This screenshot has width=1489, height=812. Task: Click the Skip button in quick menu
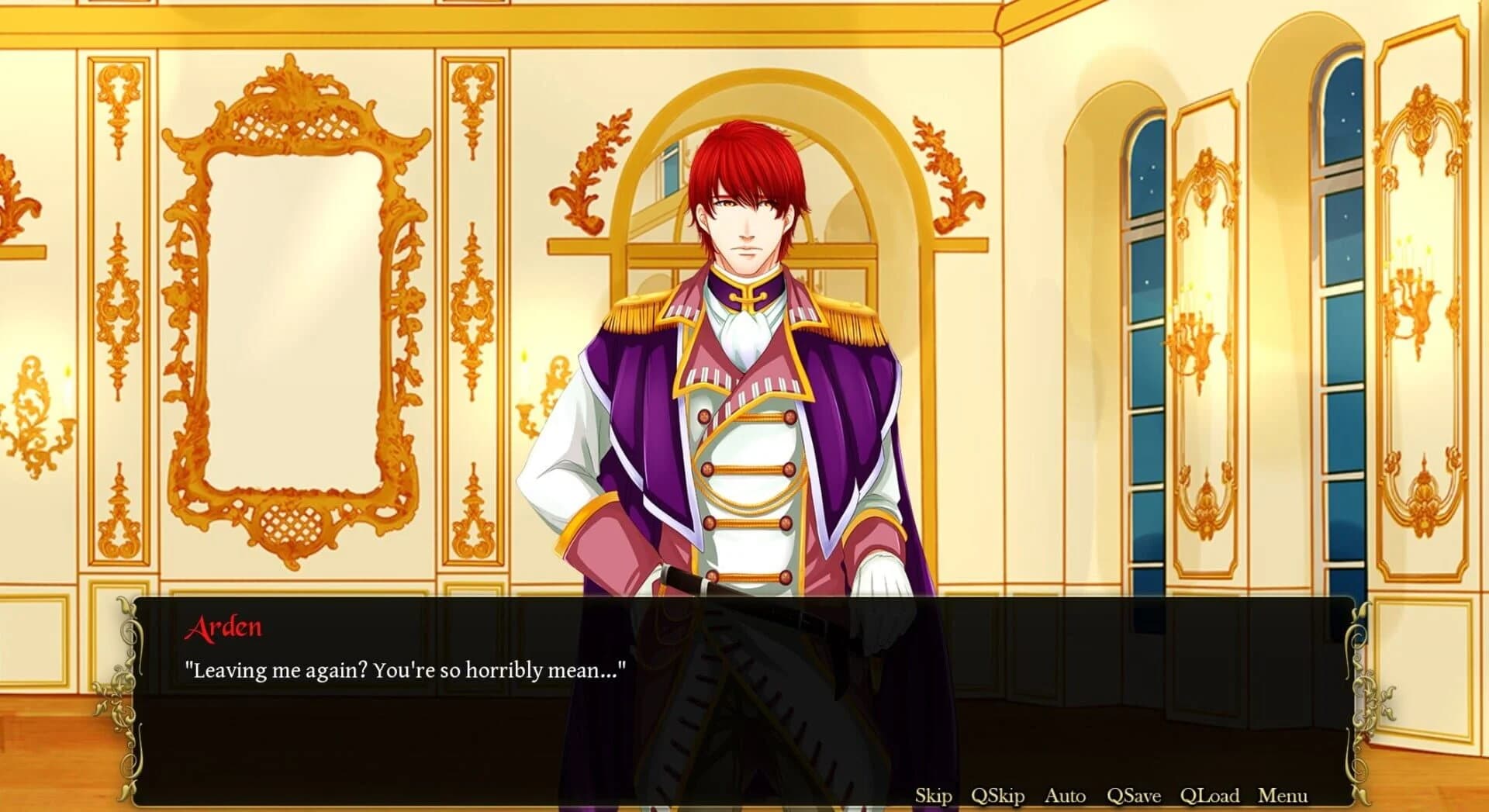(x=935, y=796)
